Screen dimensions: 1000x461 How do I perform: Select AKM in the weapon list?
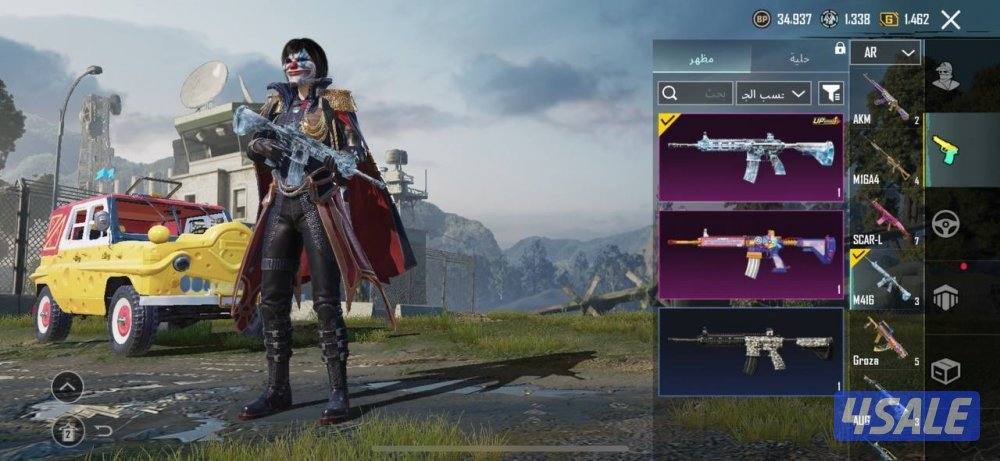point(886,98)
